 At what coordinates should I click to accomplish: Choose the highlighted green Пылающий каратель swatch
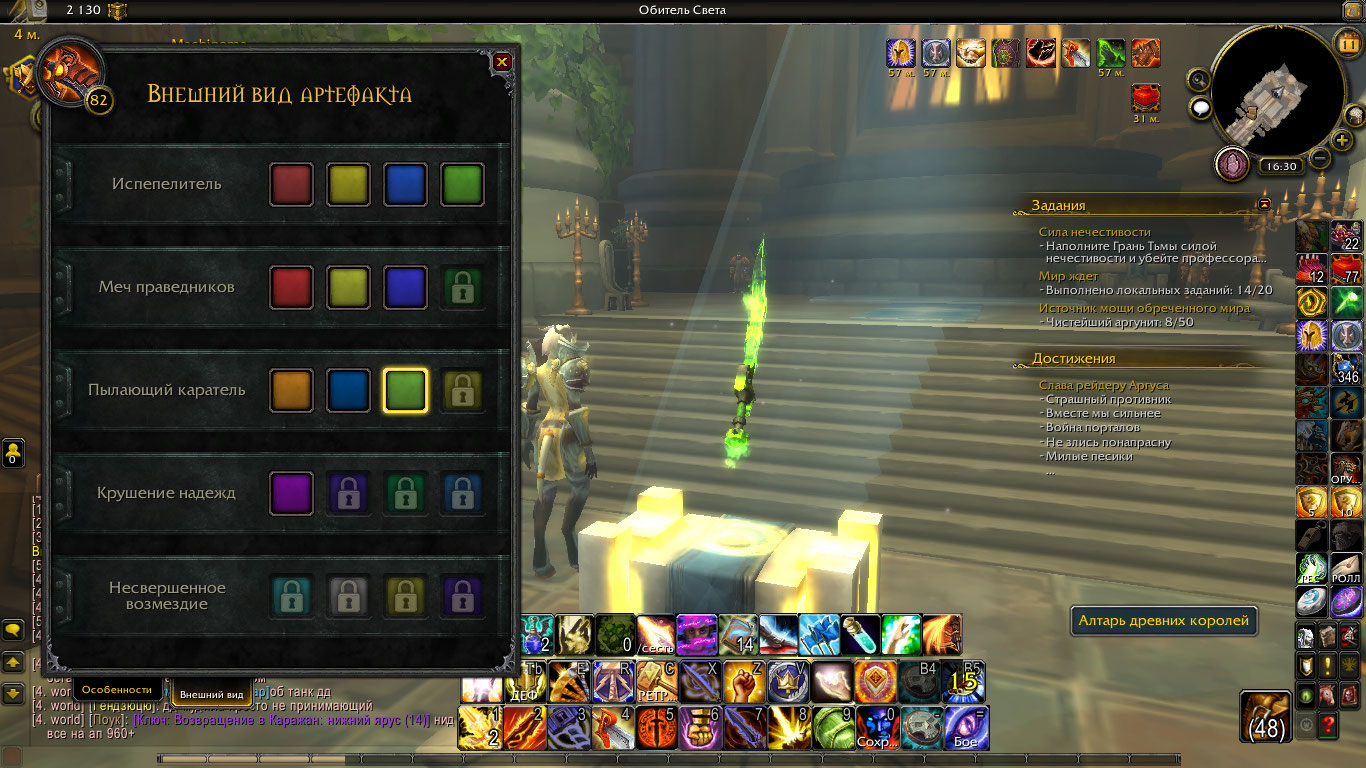(x=405, y=391)
